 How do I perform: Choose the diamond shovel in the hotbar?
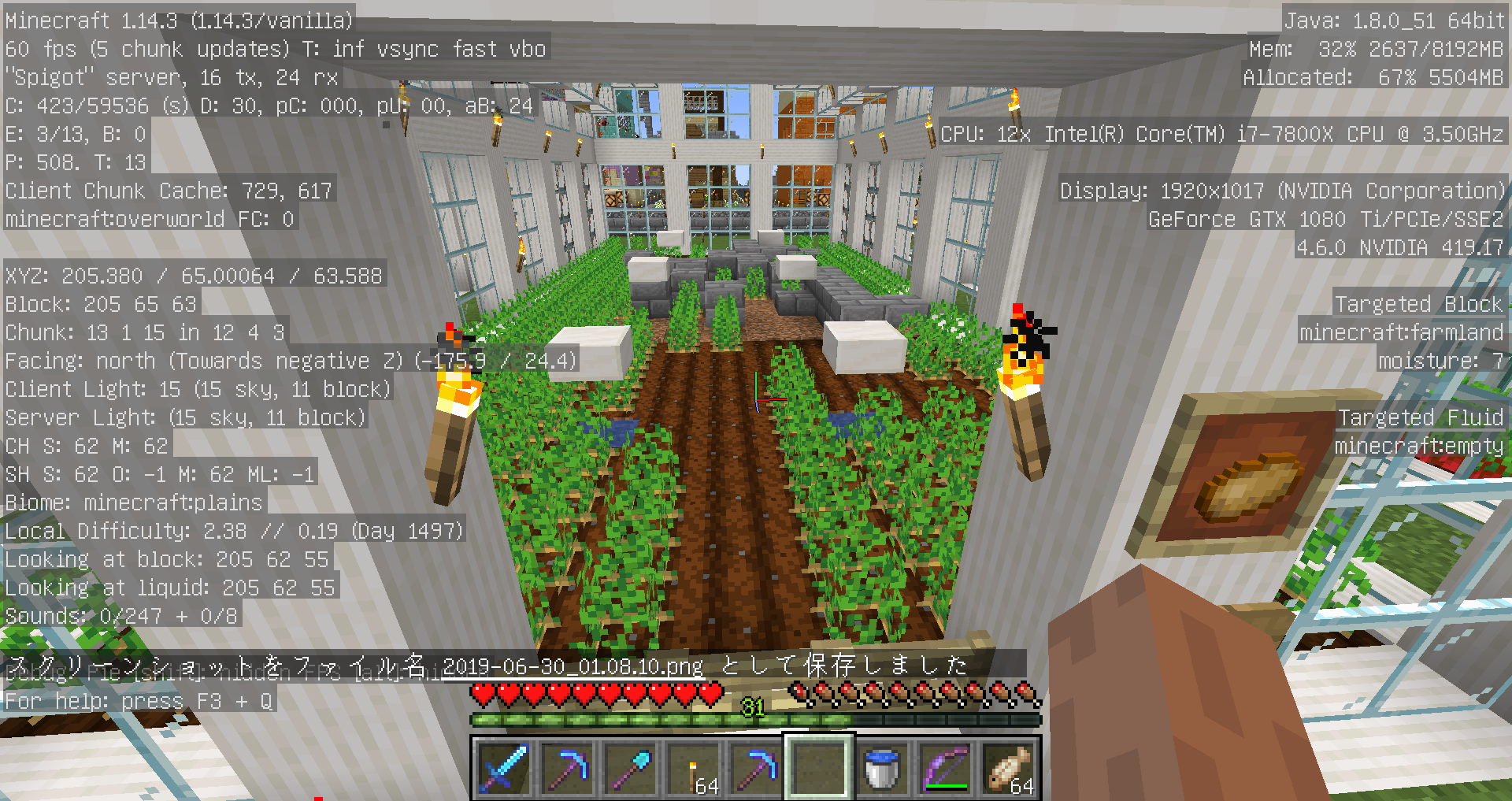coord(629,768)
